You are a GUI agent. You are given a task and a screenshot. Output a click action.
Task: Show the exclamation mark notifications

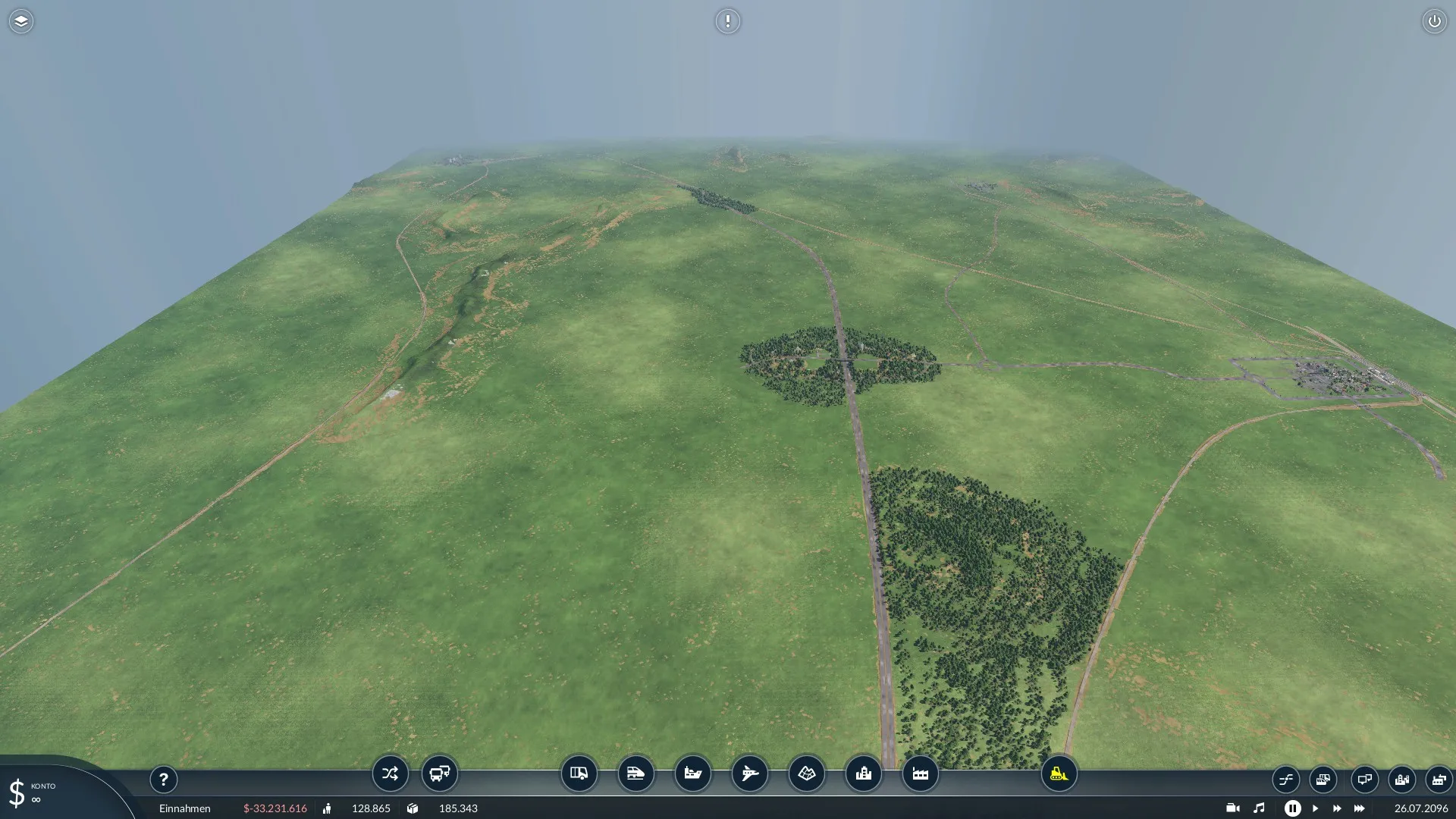[727, 21]
